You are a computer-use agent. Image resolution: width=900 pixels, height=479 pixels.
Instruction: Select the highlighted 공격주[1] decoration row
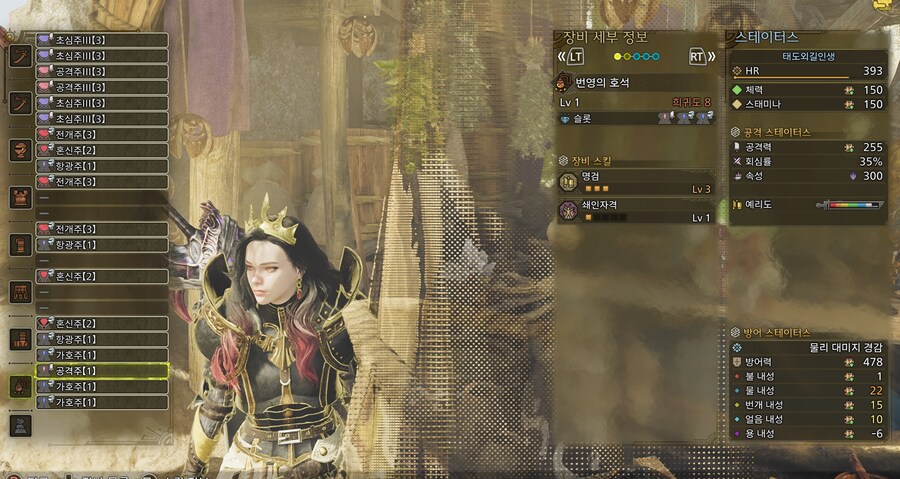(101, 371)
